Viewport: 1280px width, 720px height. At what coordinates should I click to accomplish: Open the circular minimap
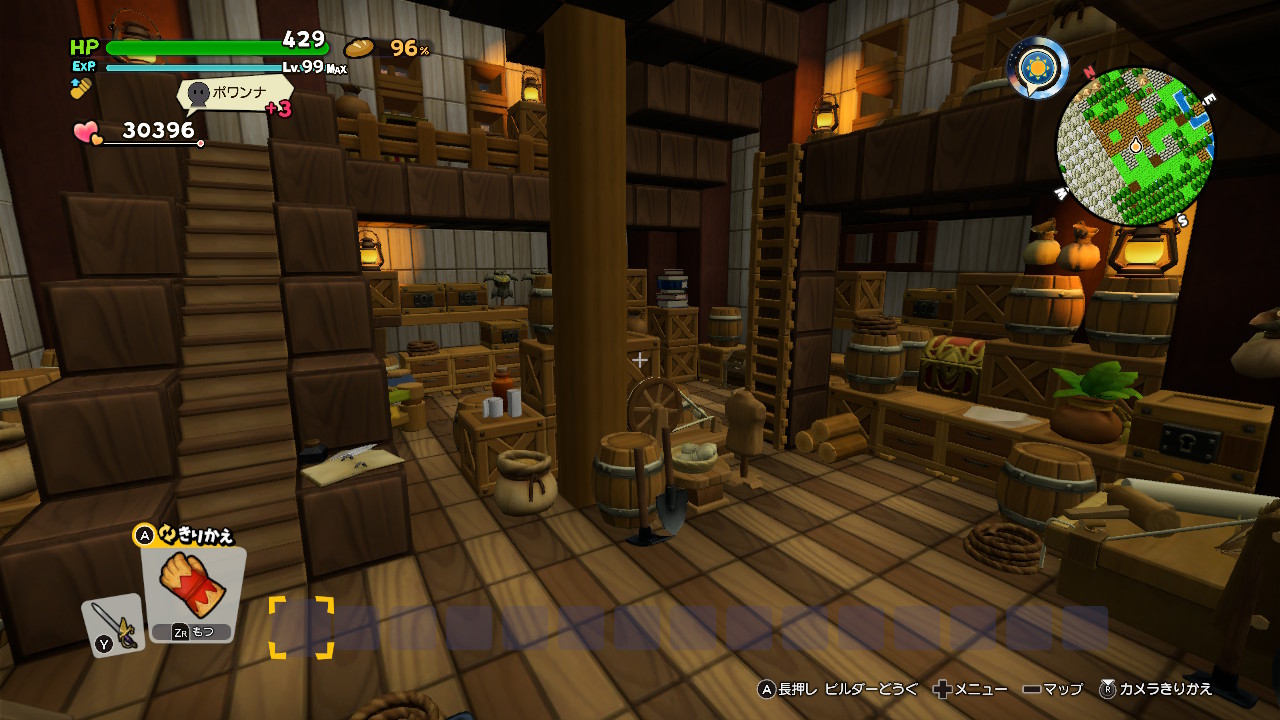pyautogui.click(x=1135, y=146)
